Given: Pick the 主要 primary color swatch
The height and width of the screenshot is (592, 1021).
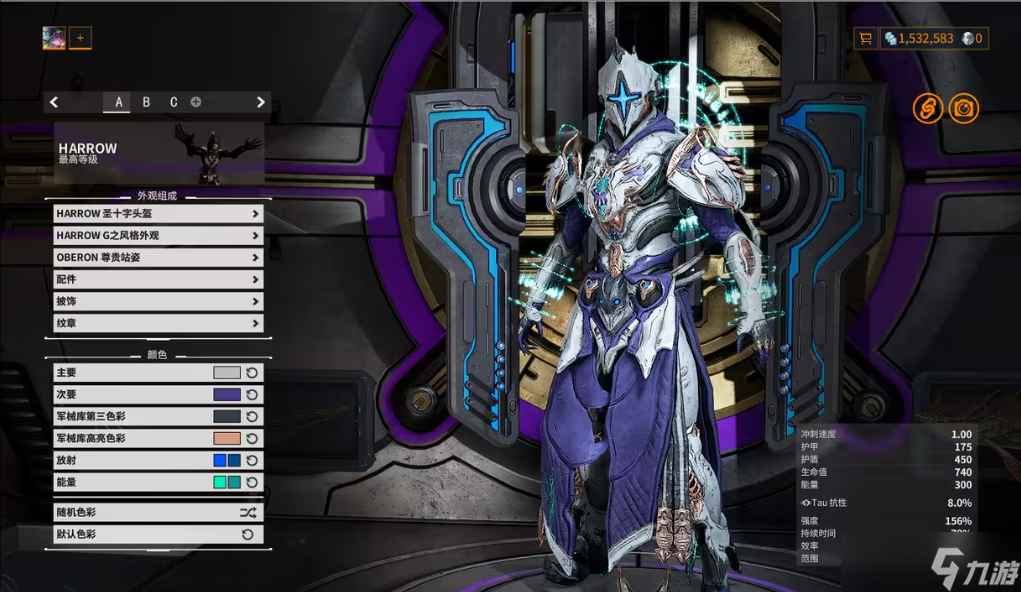Looking at the screenshot, I should pos(227,372).
